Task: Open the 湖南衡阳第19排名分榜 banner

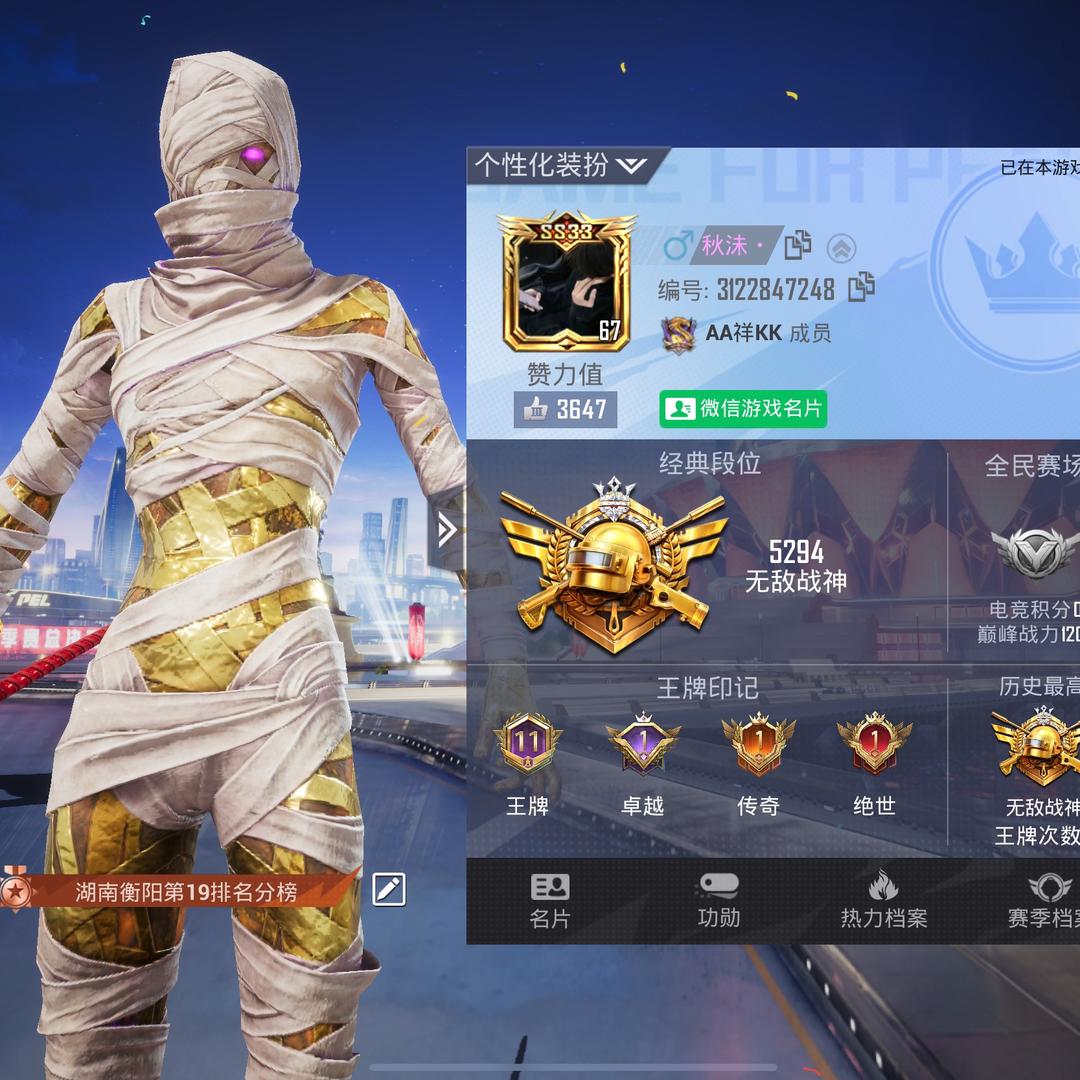Action: pos(186,890)
